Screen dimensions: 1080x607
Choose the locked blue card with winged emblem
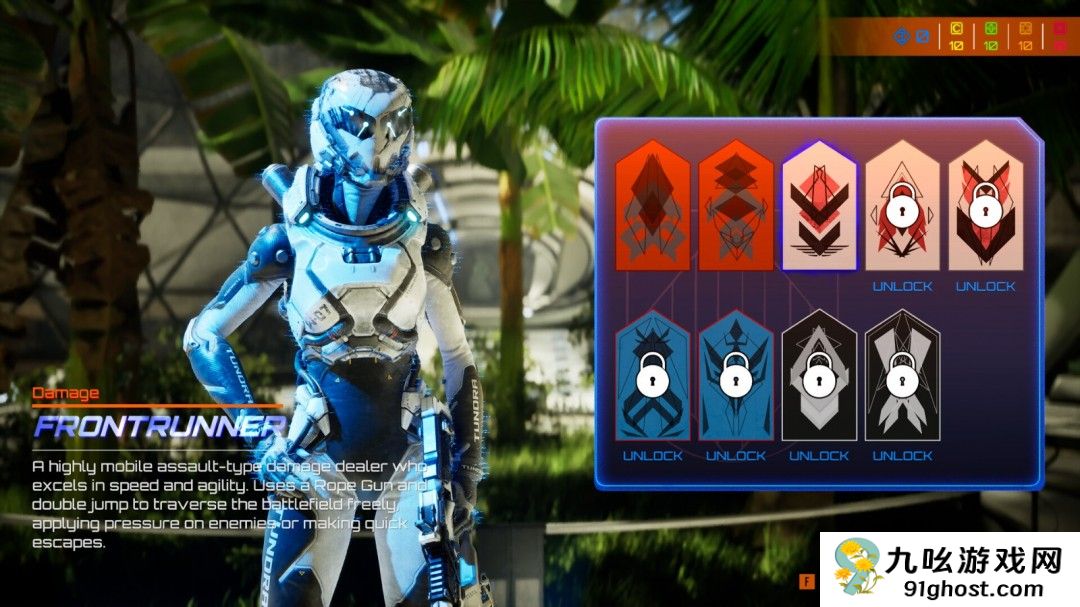(x=736, y=376)
